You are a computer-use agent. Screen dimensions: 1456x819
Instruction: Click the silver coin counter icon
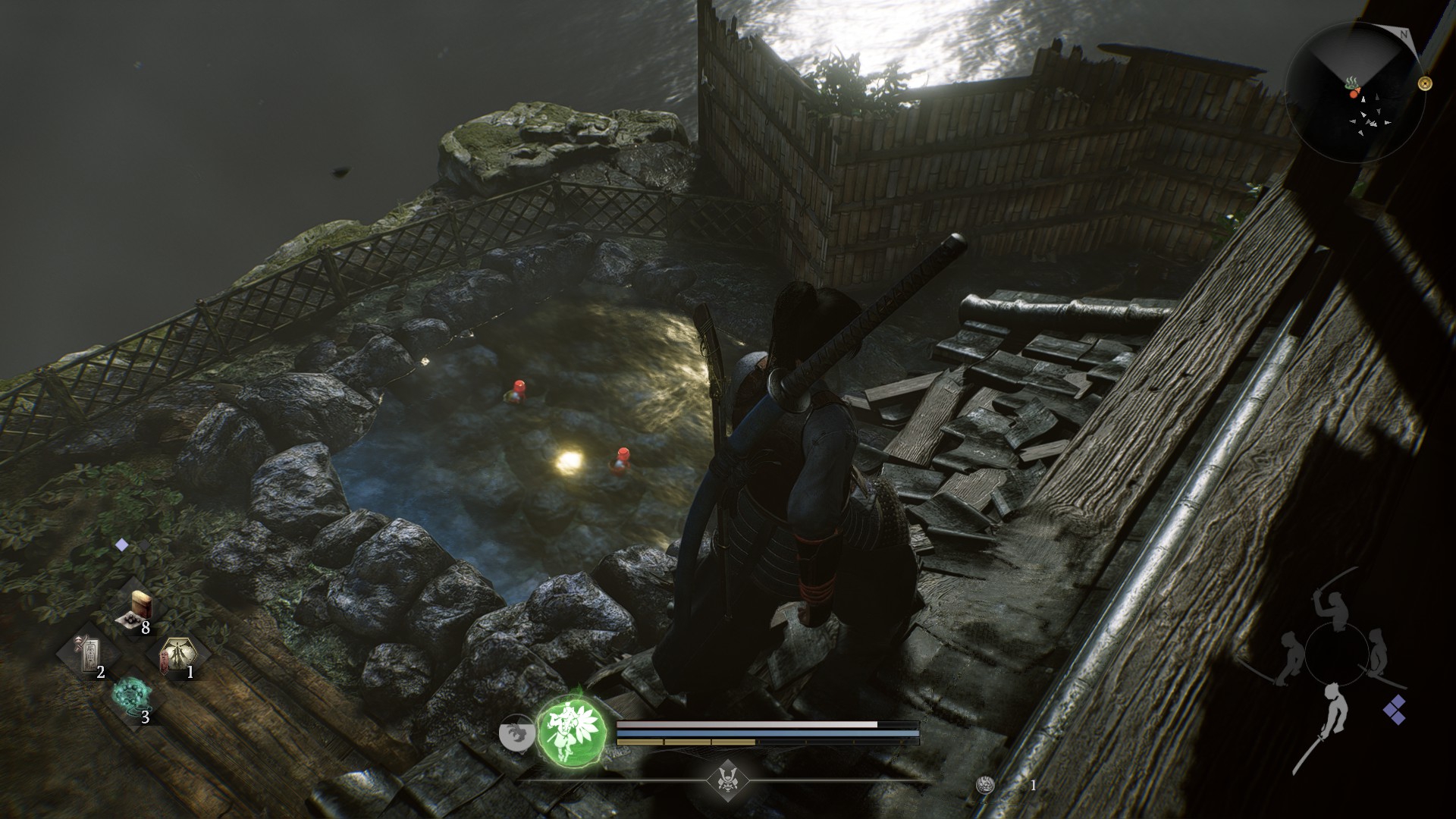tap(985, 786)
